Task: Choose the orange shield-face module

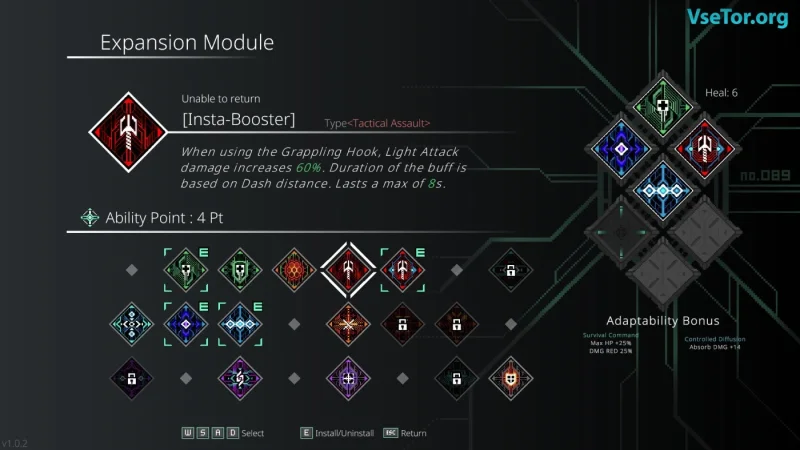Action: tap(510, 377)
